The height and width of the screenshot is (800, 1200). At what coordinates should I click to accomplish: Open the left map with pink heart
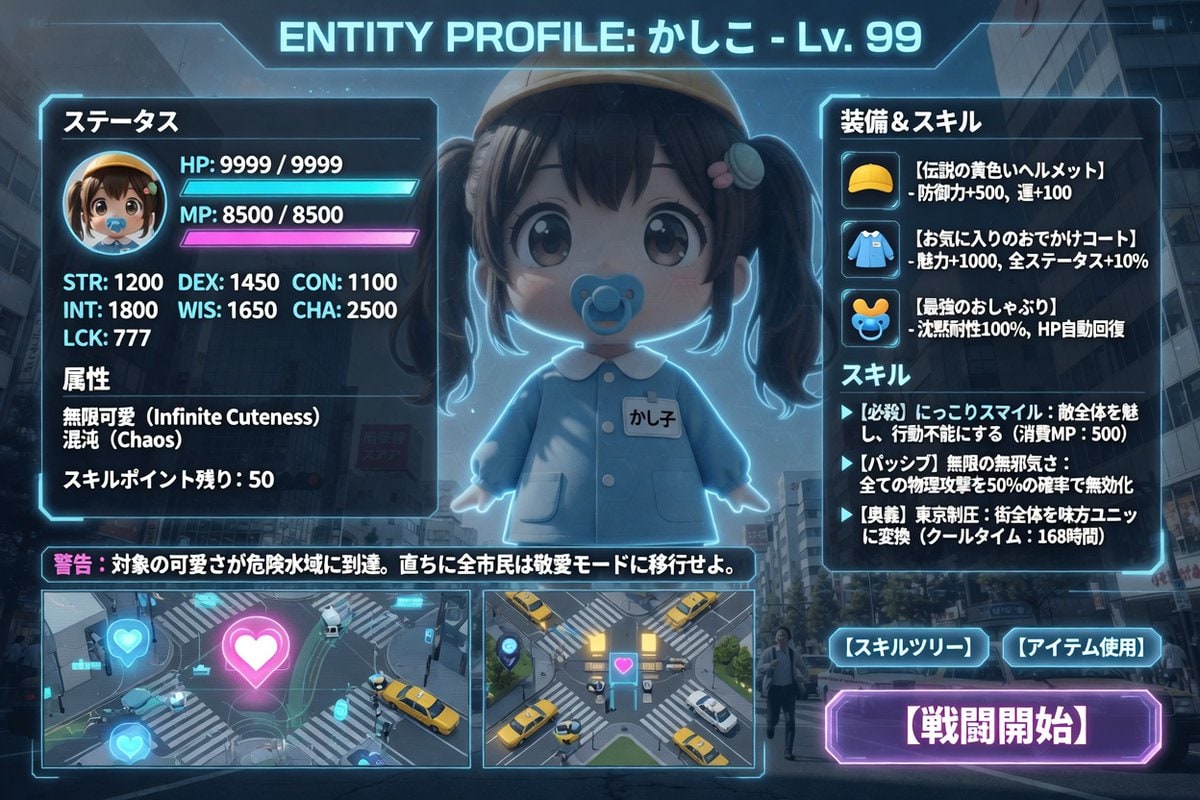coord(256,678)
